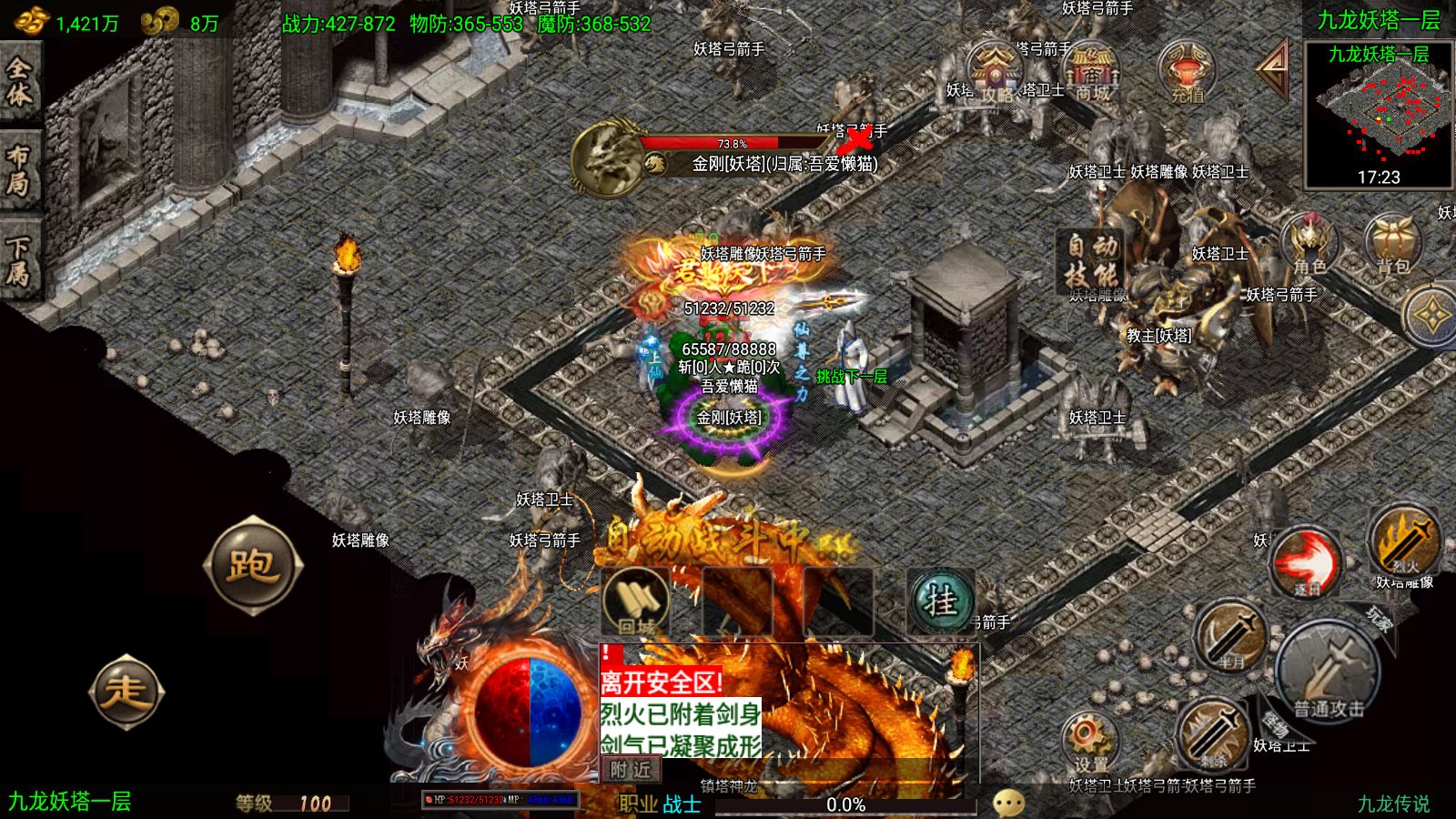Toggle the 挂 auto-battle button
The height and width of the screenshot is (819, 1456).
point(940,602)
